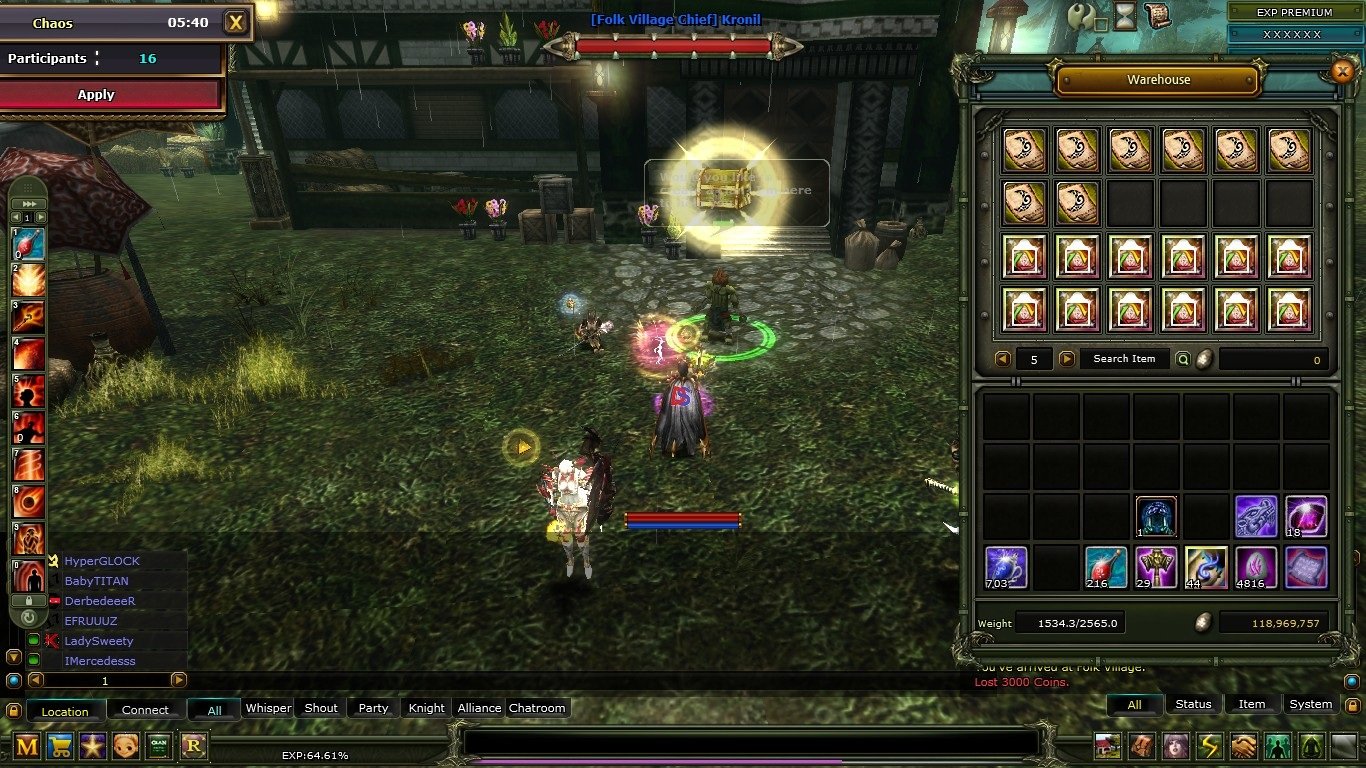This screenshot has width=1366, height=768.
Task: Open the Alliance chat tab
Action: pos(479,708)
